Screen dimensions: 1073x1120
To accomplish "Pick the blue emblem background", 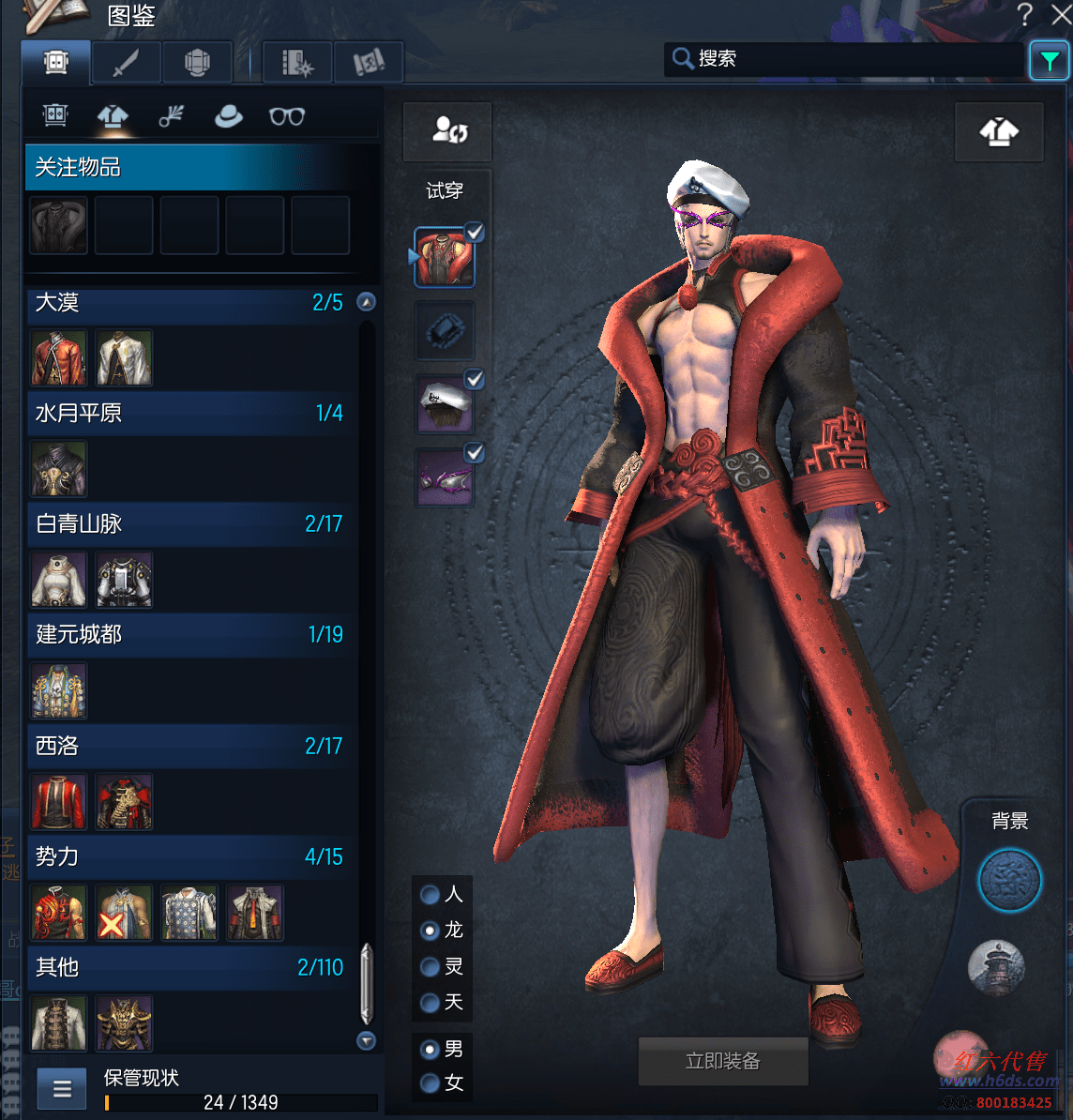I will coord(1009,881).
